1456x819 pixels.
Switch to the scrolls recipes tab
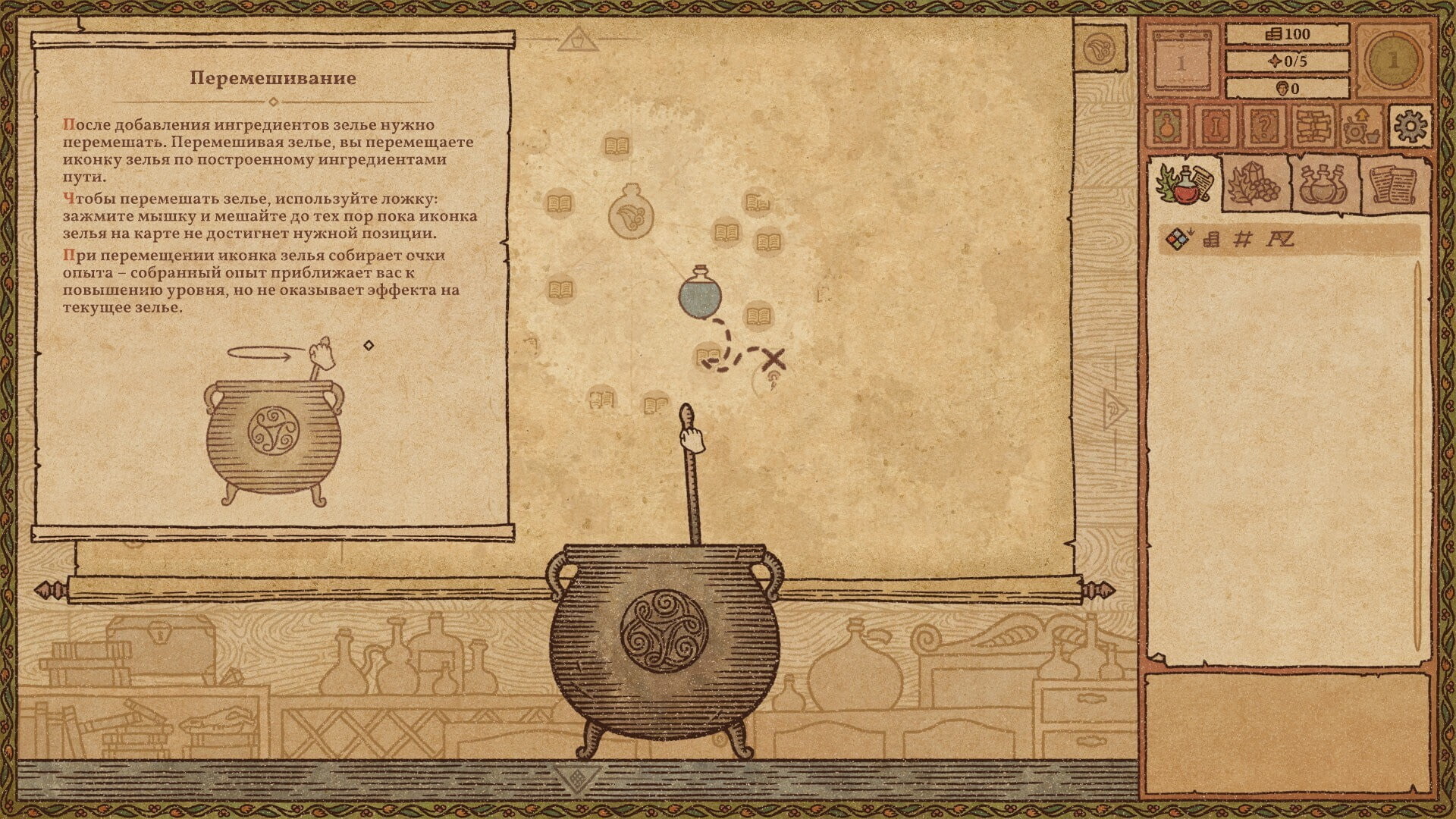tap(1395, 185)
